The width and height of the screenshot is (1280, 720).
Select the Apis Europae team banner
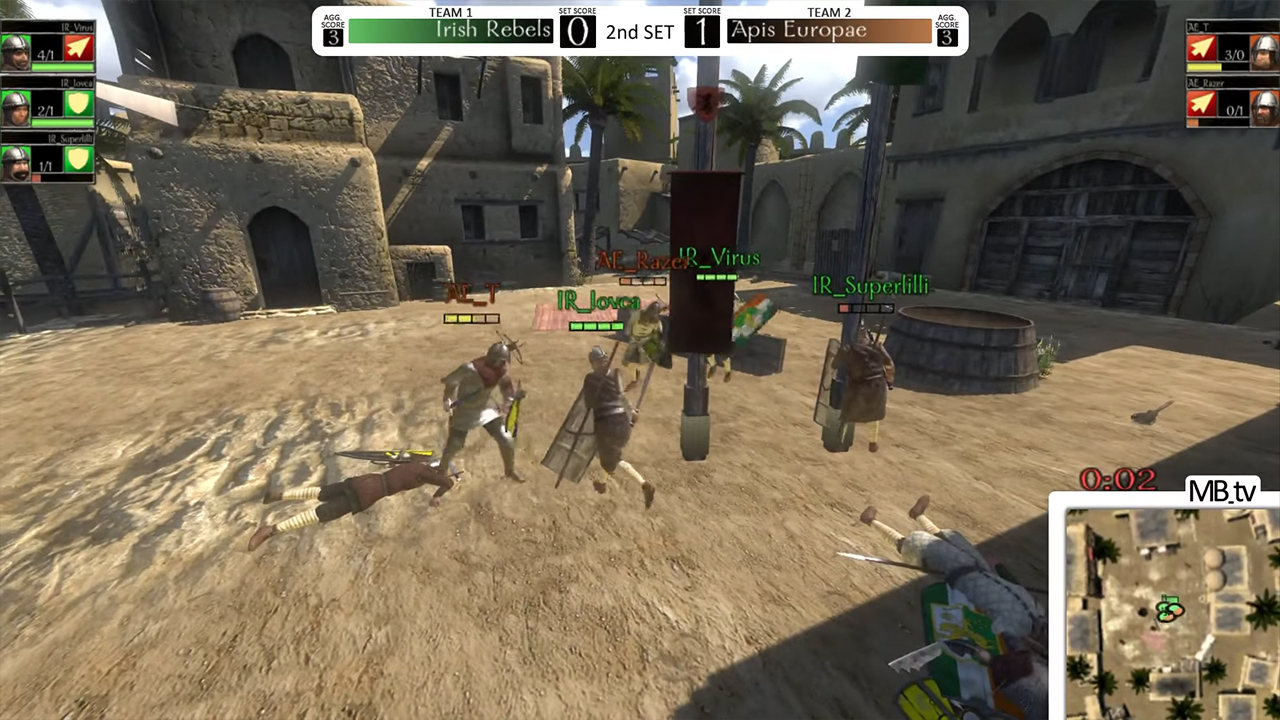830,31
